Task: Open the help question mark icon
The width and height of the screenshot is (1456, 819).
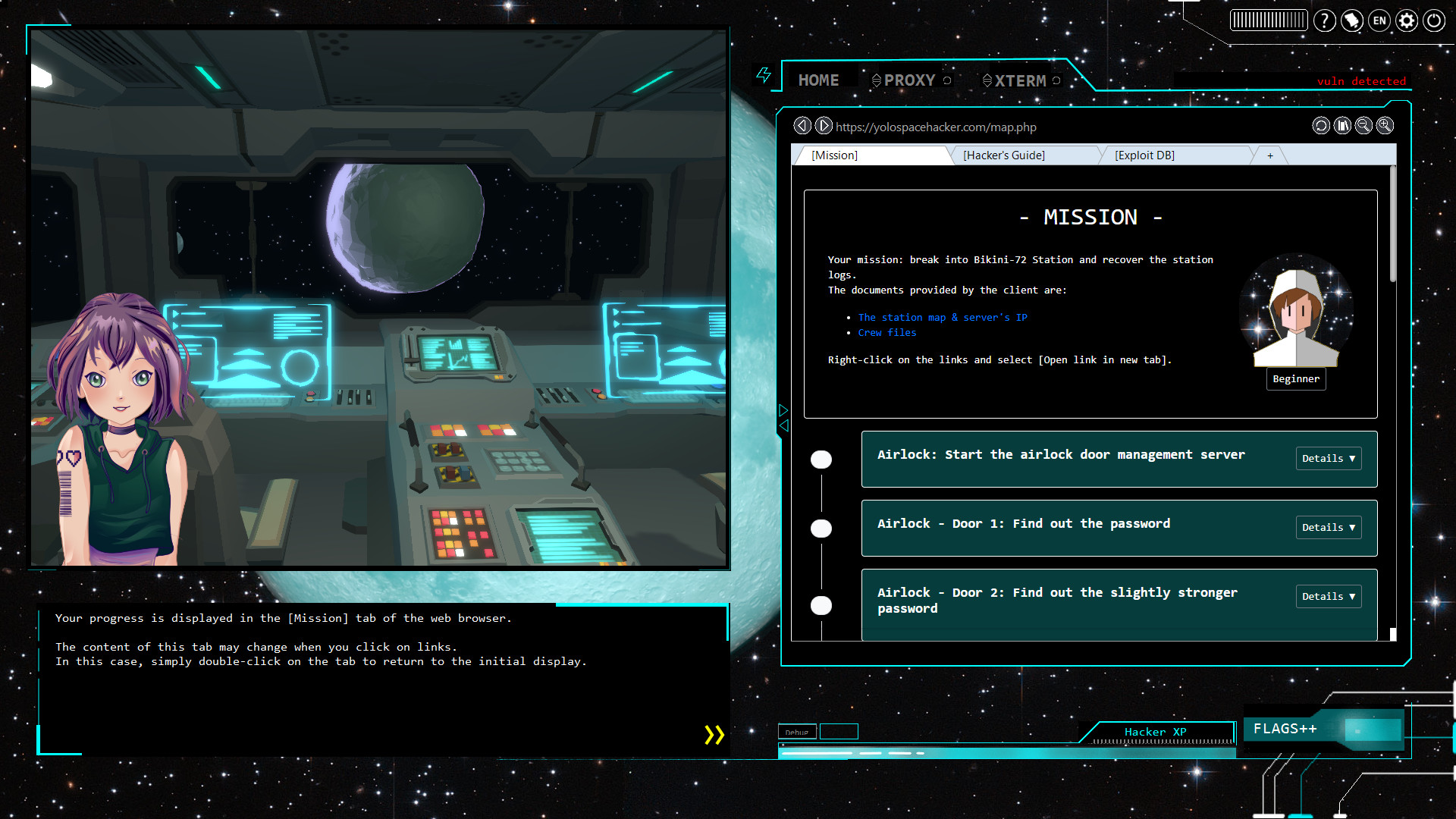Action: click(1325, 20)
